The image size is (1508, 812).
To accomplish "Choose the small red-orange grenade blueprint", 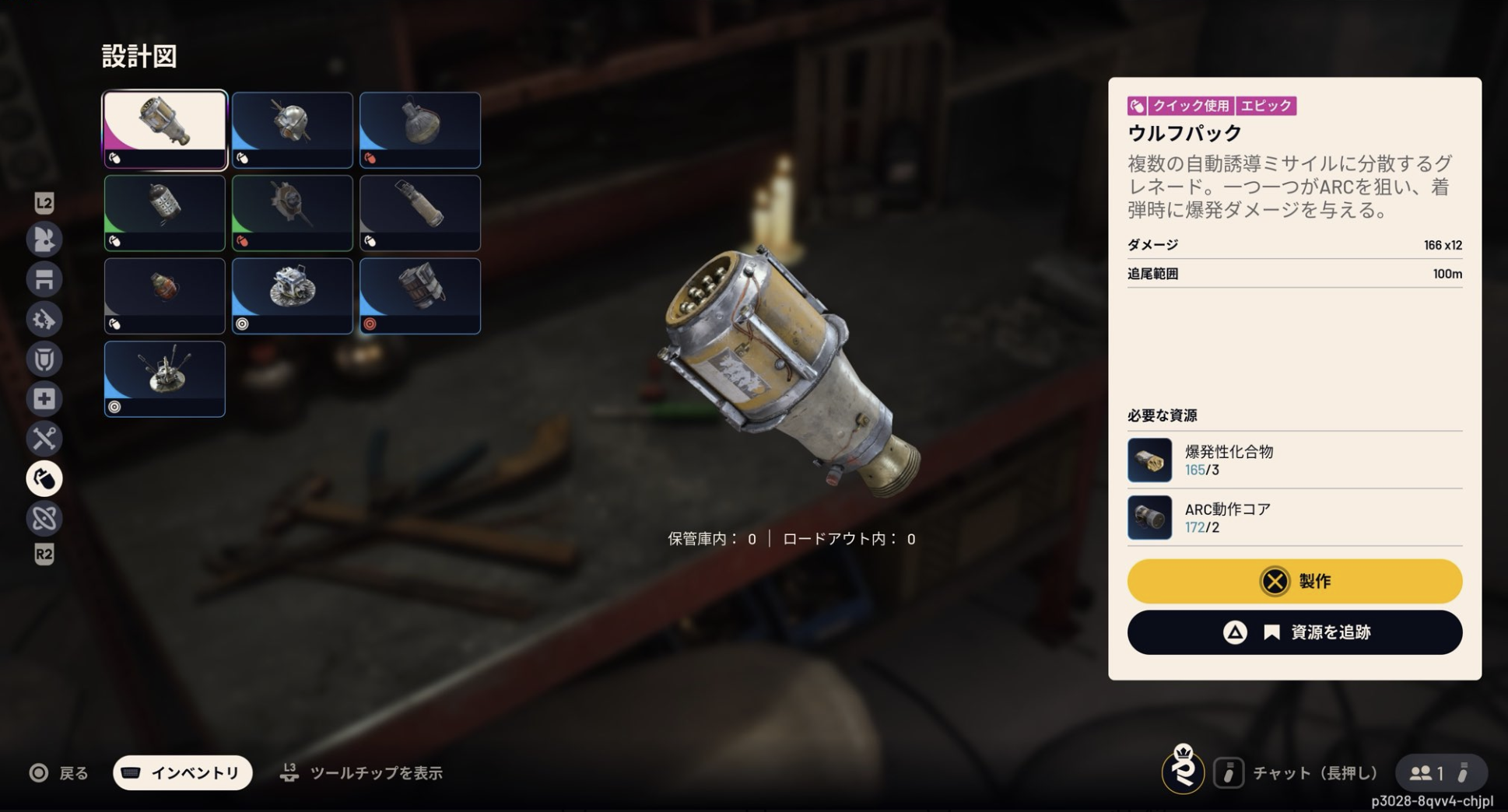I will [165, 296].
